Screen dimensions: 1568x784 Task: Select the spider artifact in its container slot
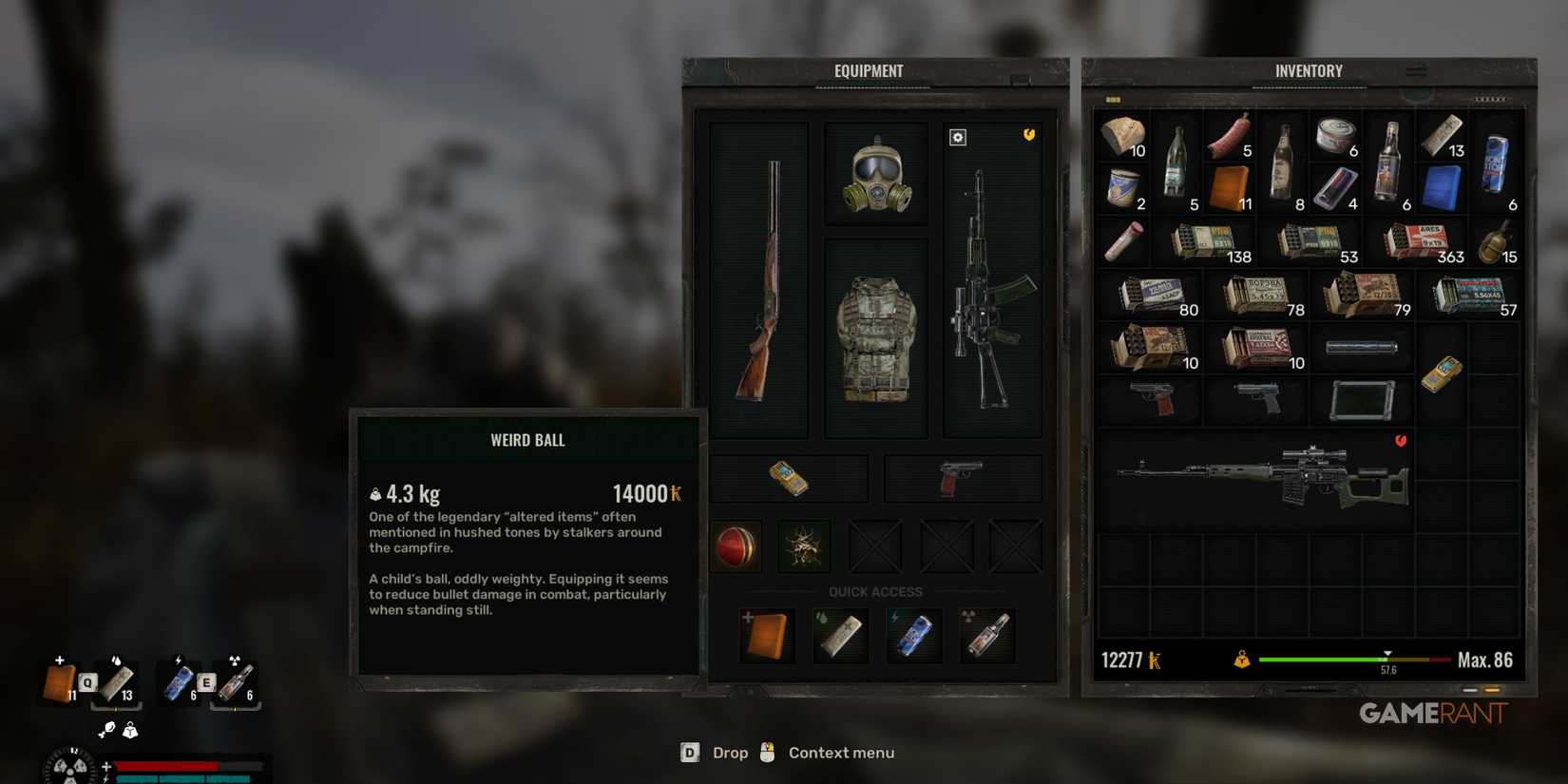[x=803, y=546]
